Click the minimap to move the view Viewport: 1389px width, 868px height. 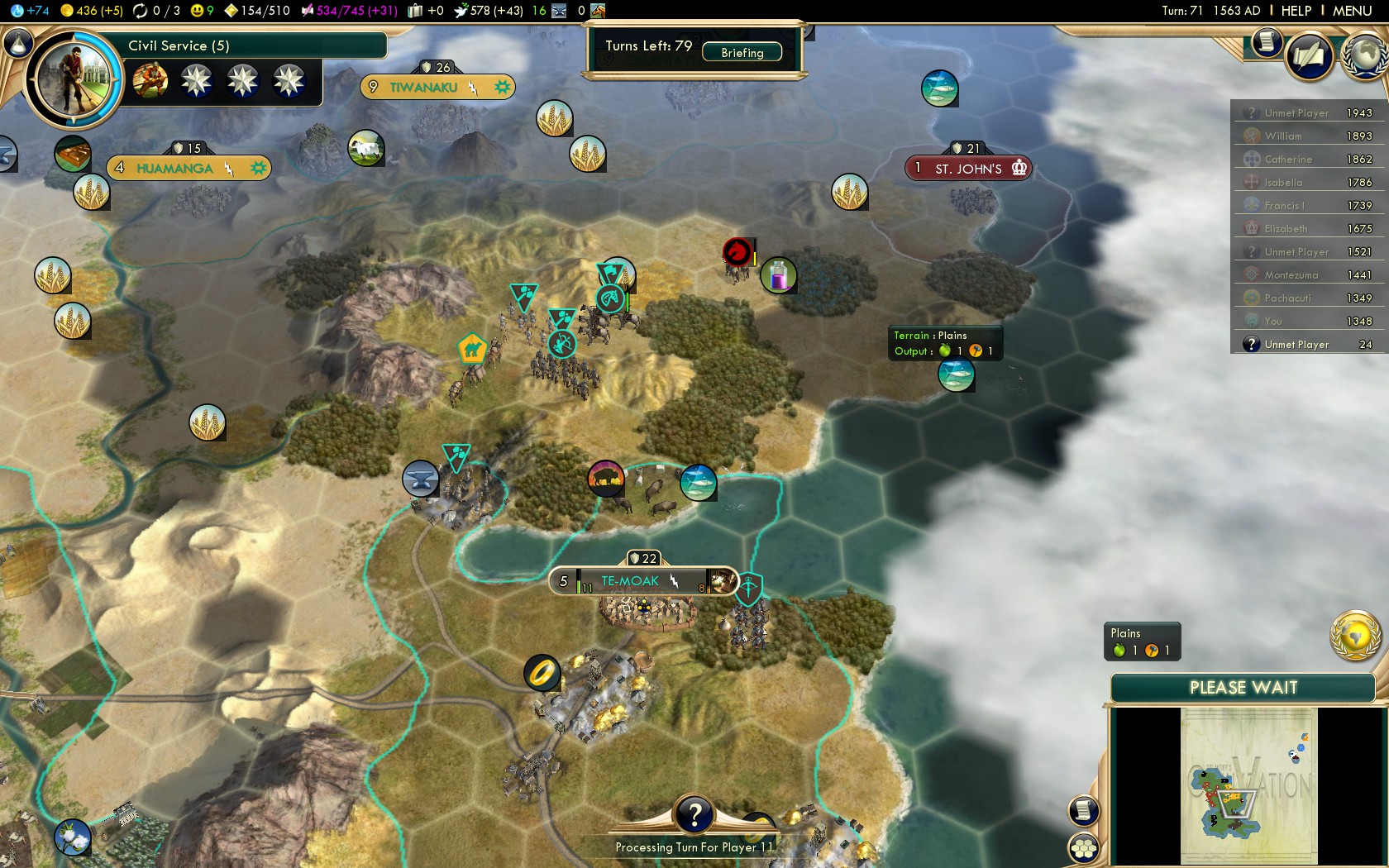[x=1248, y=785]
